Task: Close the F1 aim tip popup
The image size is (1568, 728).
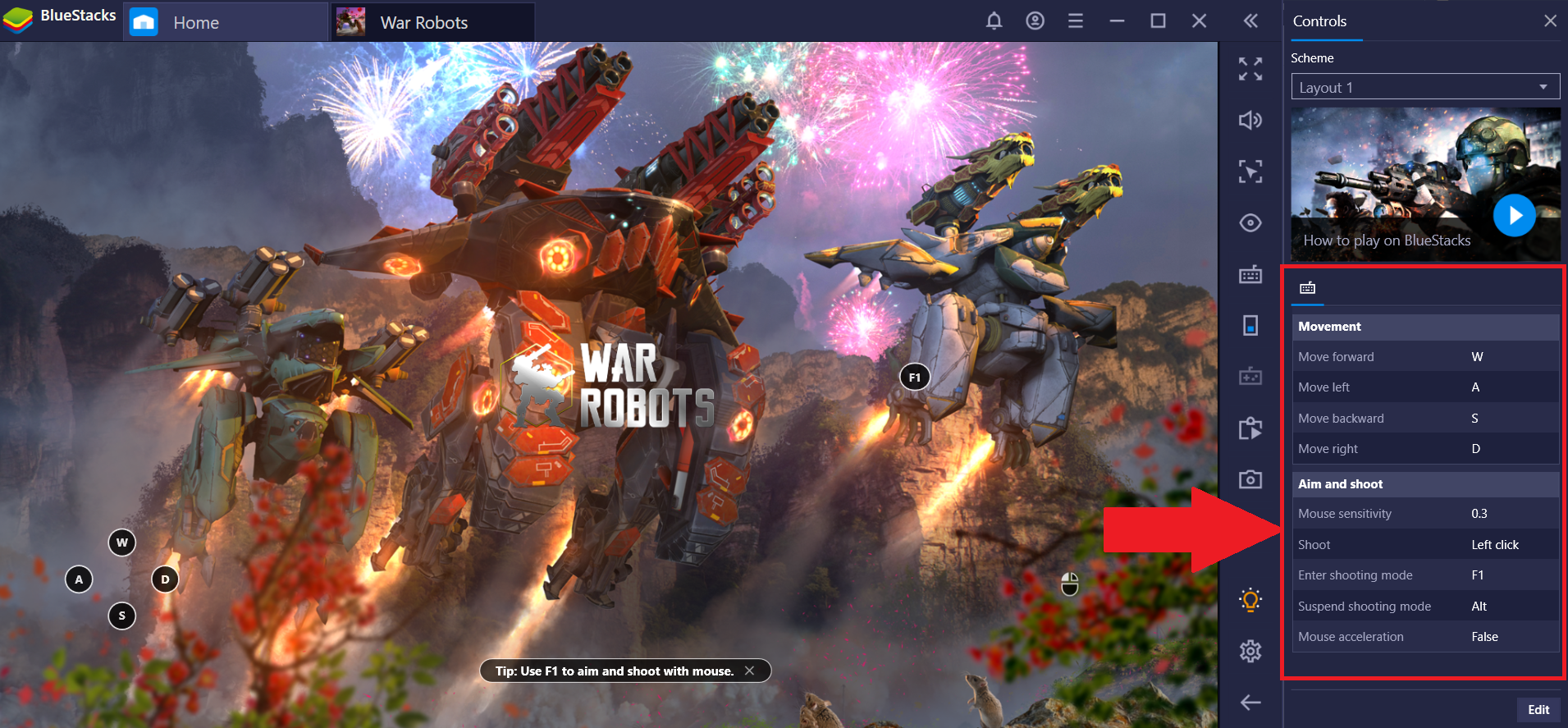Action: 749,671
